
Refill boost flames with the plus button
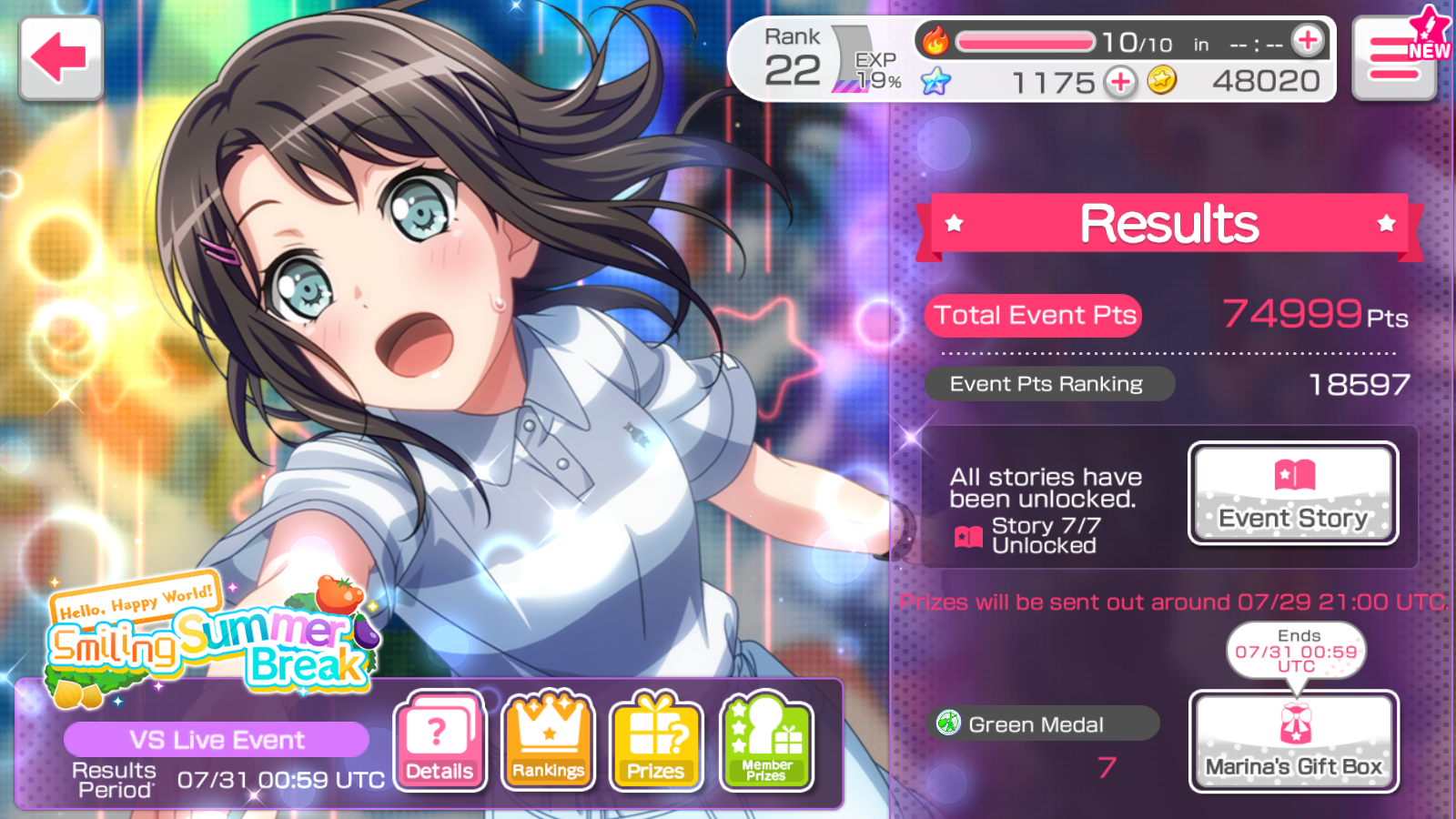(1308, 41)
